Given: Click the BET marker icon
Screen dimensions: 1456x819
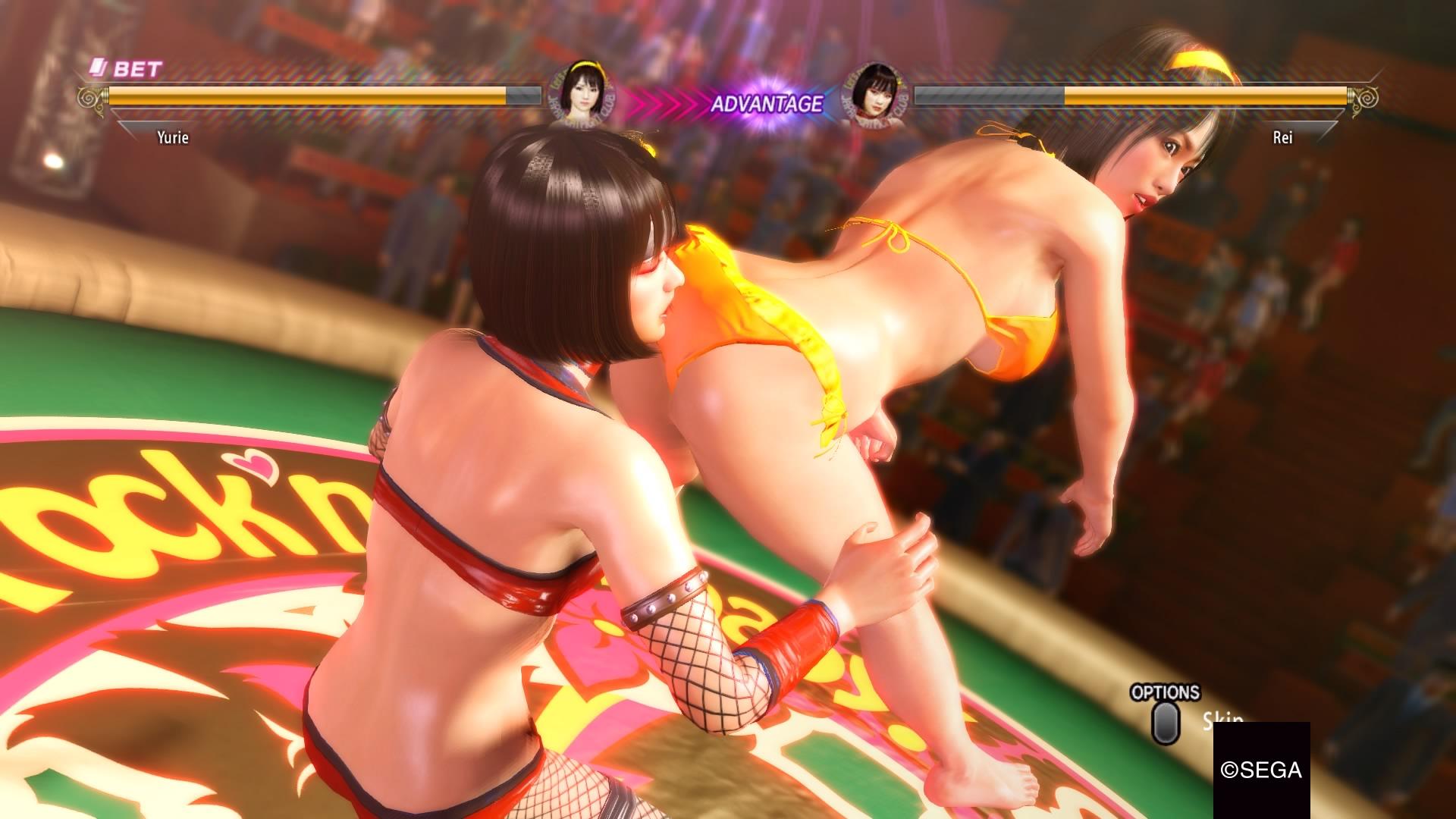Looking at the screenshot, I should (100, 68).
